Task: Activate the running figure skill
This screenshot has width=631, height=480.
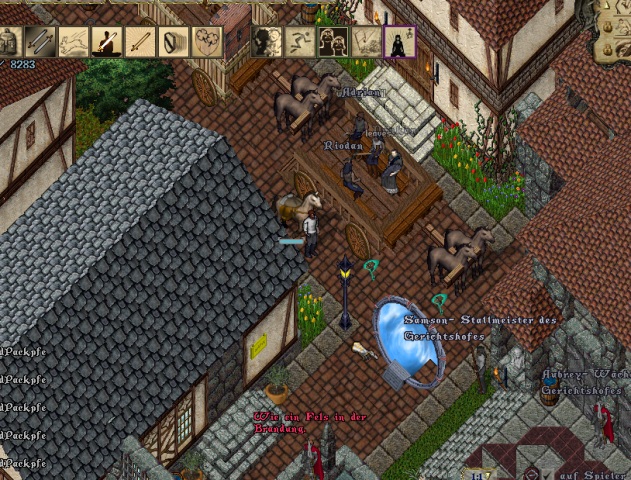Action: (x=301, y=41)
